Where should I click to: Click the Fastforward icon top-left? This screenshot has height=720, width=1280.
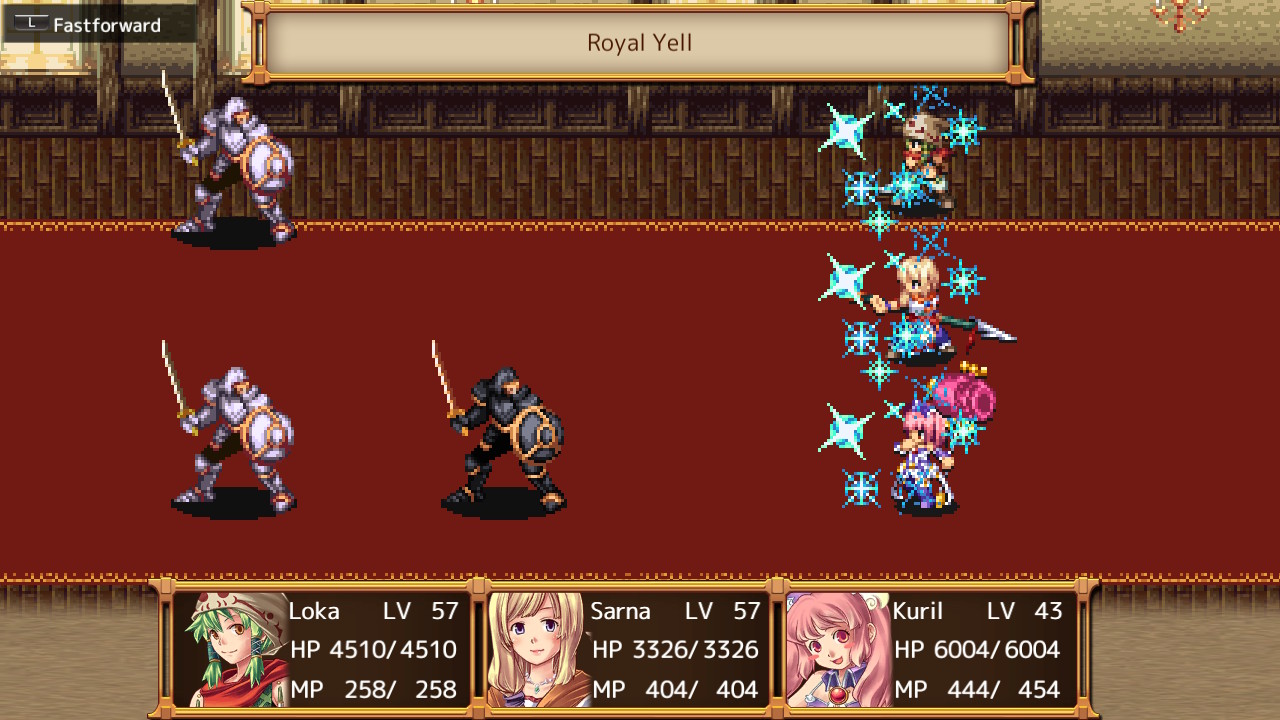(x=30, y=25)
